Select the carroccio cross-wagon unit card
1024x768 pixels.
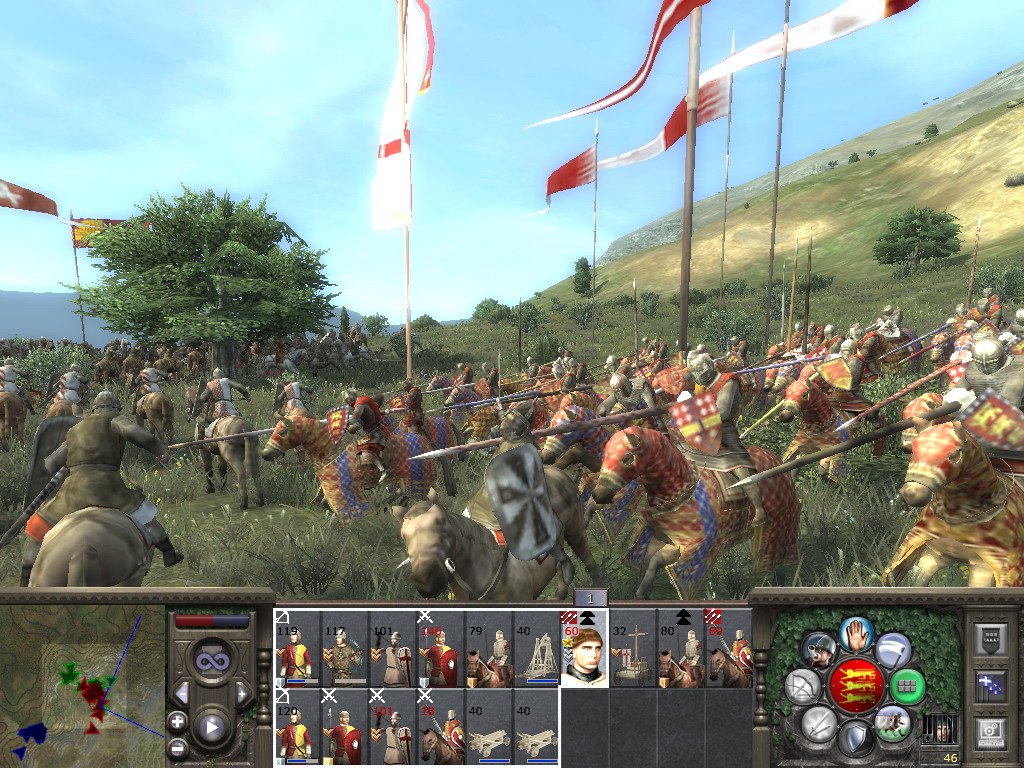point(633,649)
